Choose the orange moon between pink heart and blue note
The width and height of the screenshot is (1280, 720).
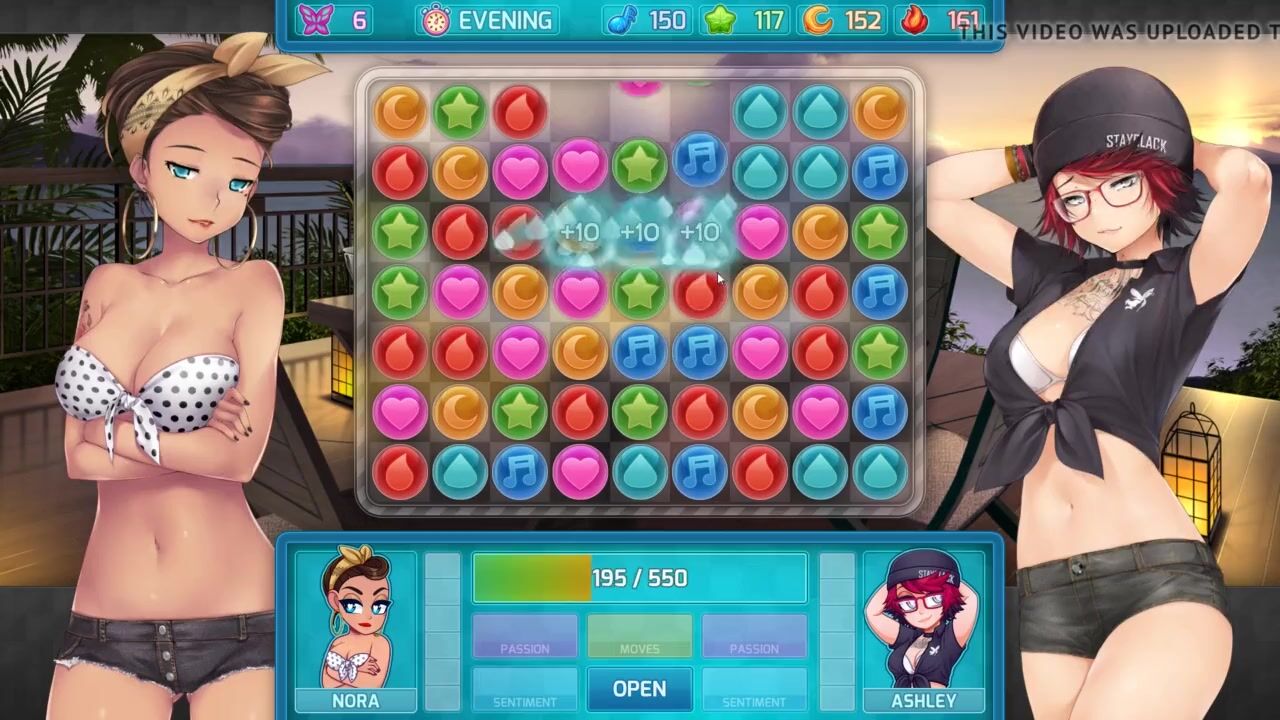coord(579,351)
